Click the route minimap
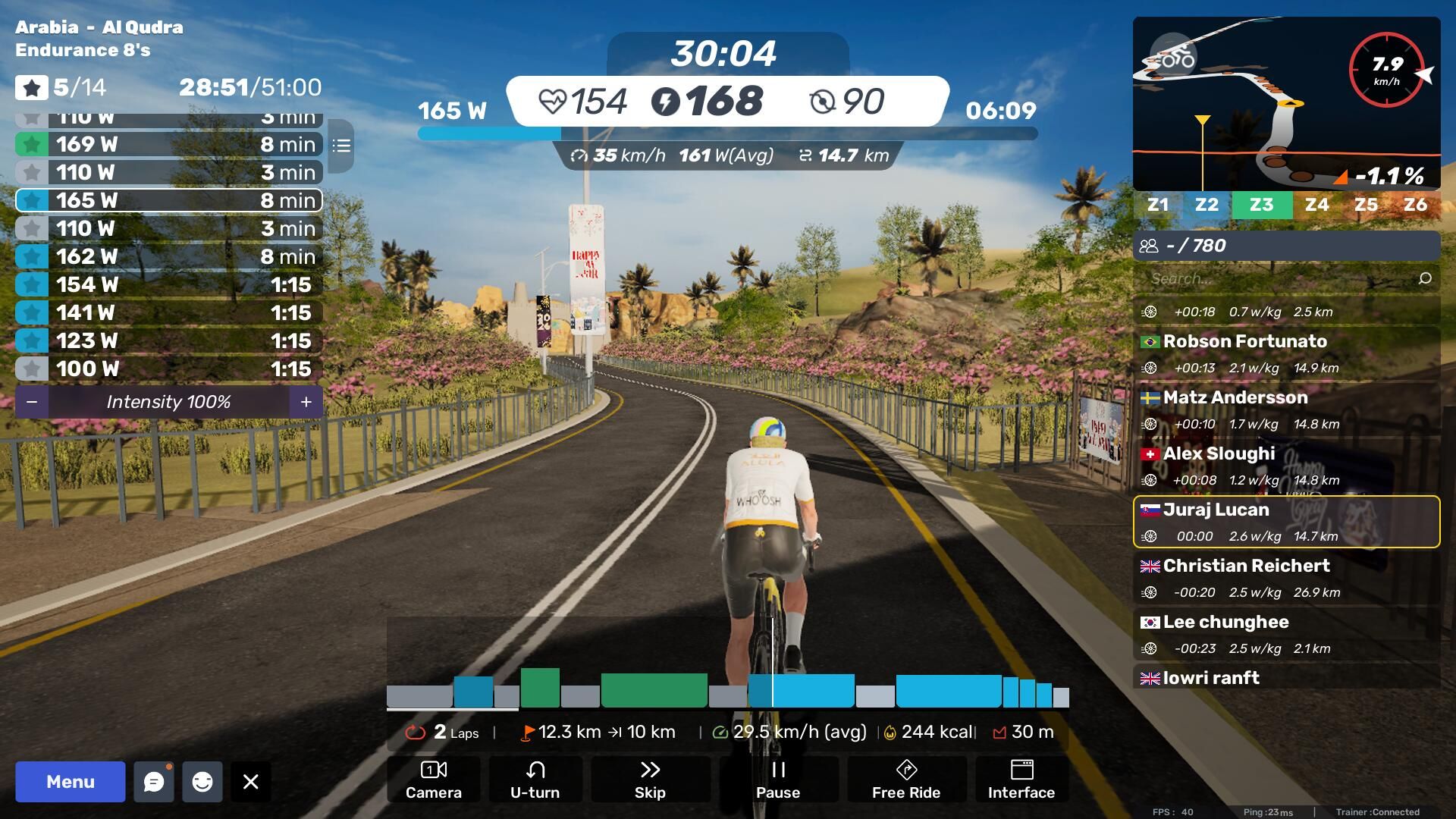The width and height of the screenshot is (1456, 819). 1286,103
